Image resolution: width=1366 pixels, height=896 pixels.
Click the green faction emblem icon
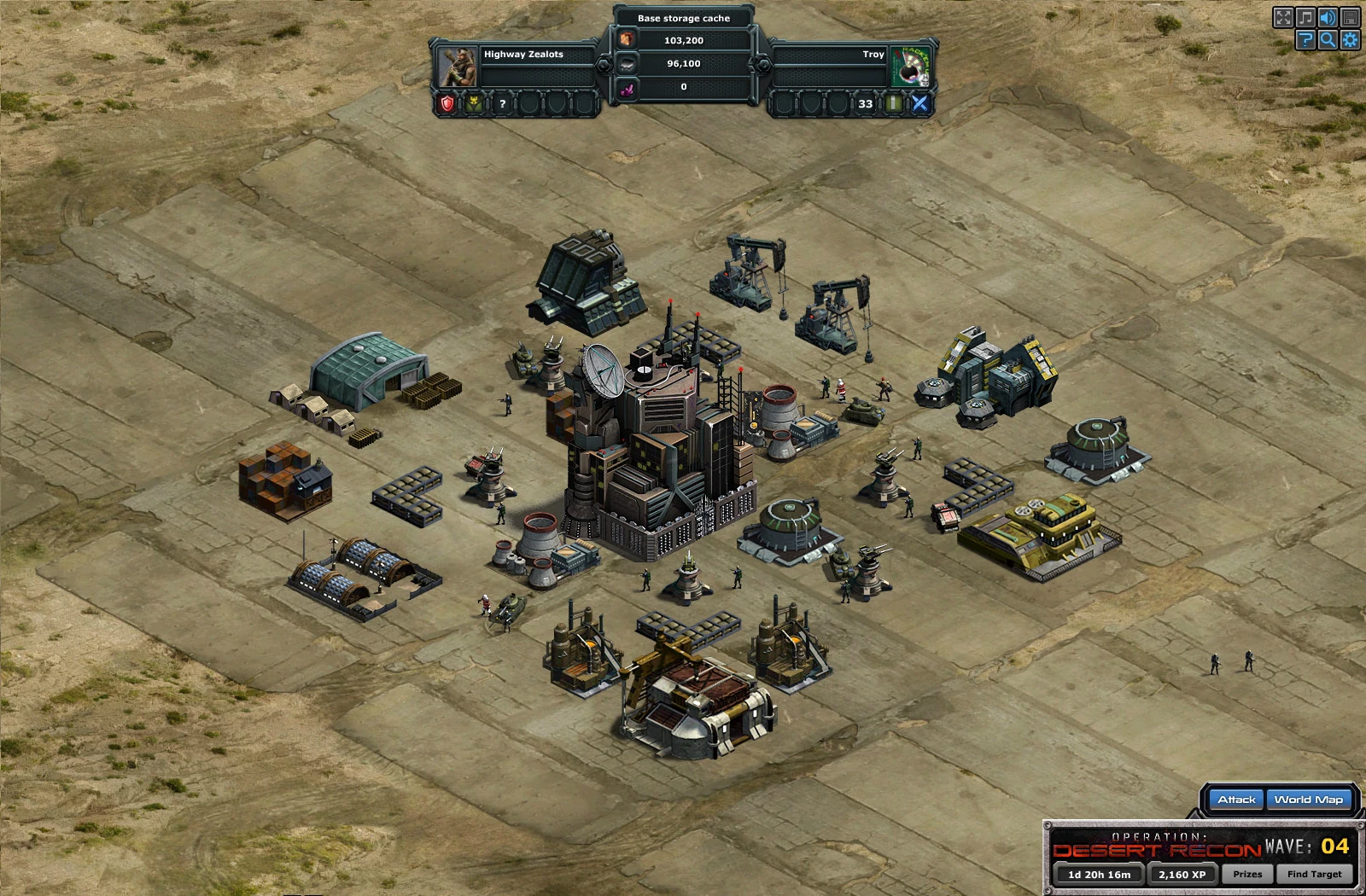pos(474,104)
